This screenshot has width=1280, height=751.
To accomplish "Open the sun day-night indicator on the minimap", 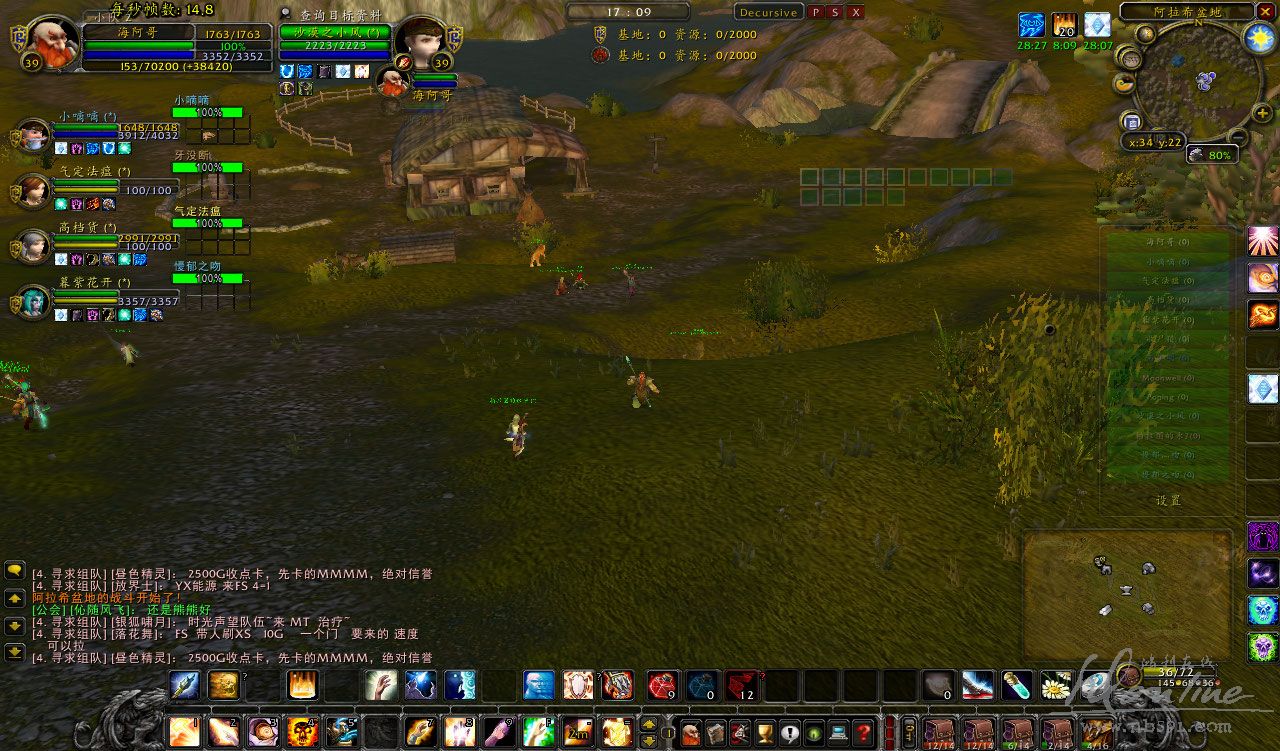I will tap(1257, 38).
